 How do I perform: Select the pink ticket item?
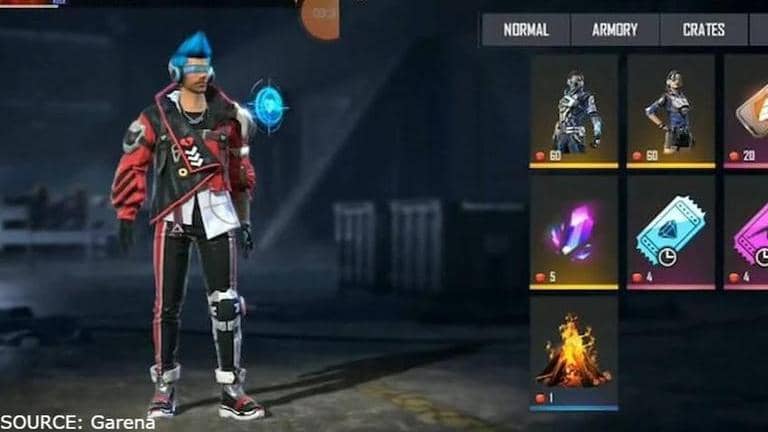[748, 232]
